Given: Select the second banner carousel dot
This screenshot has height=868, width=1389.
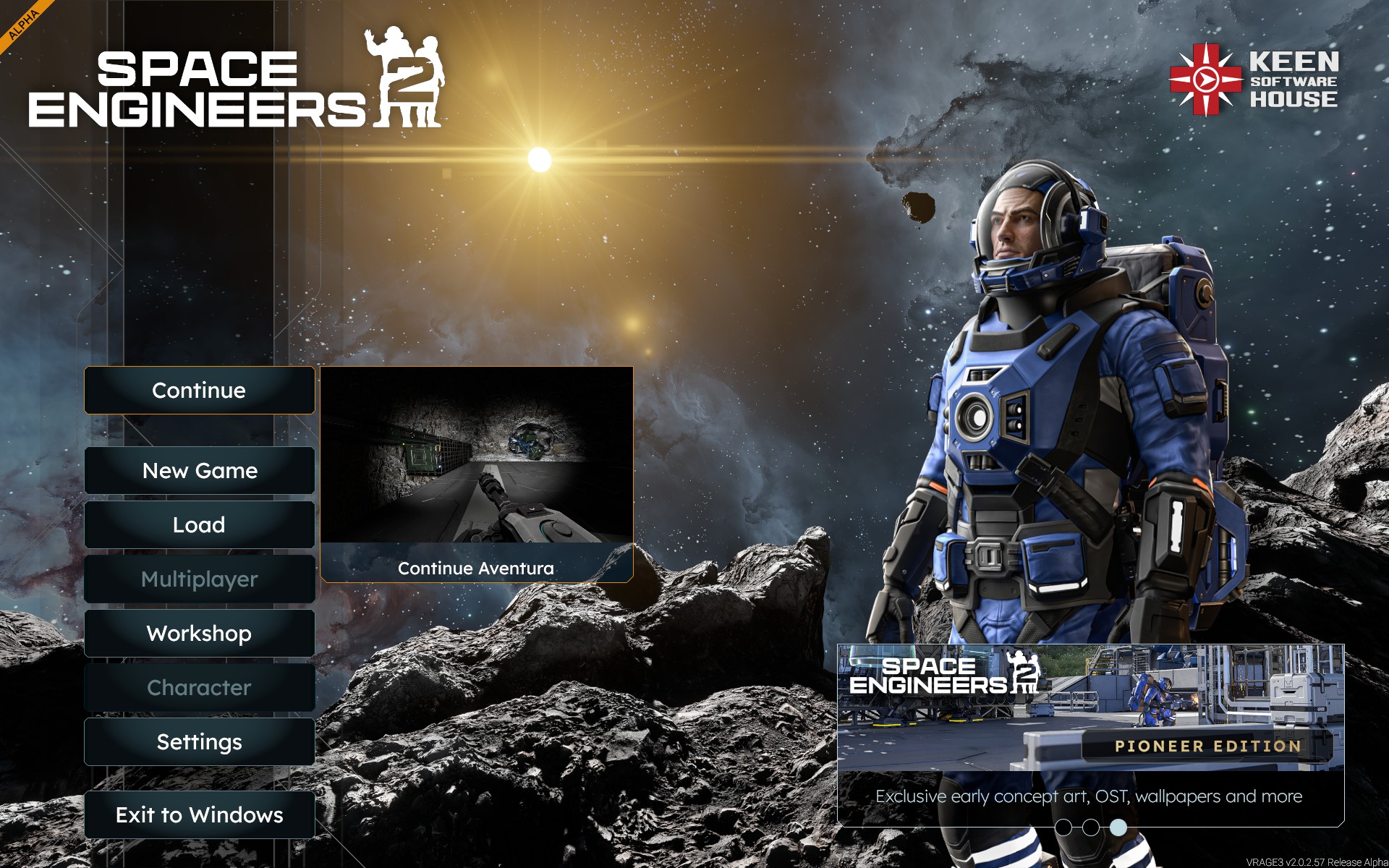Looking at the screenshot, I should pyautogui.click(x=1091, y=827).
